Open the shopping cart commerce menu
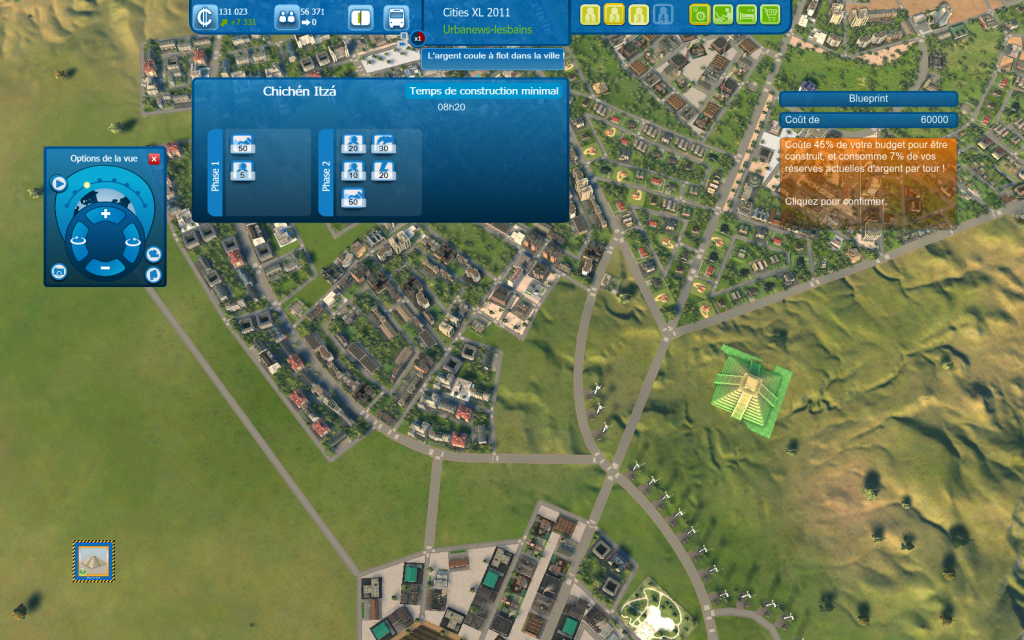The image size is (1024, 640). (770, 15)
